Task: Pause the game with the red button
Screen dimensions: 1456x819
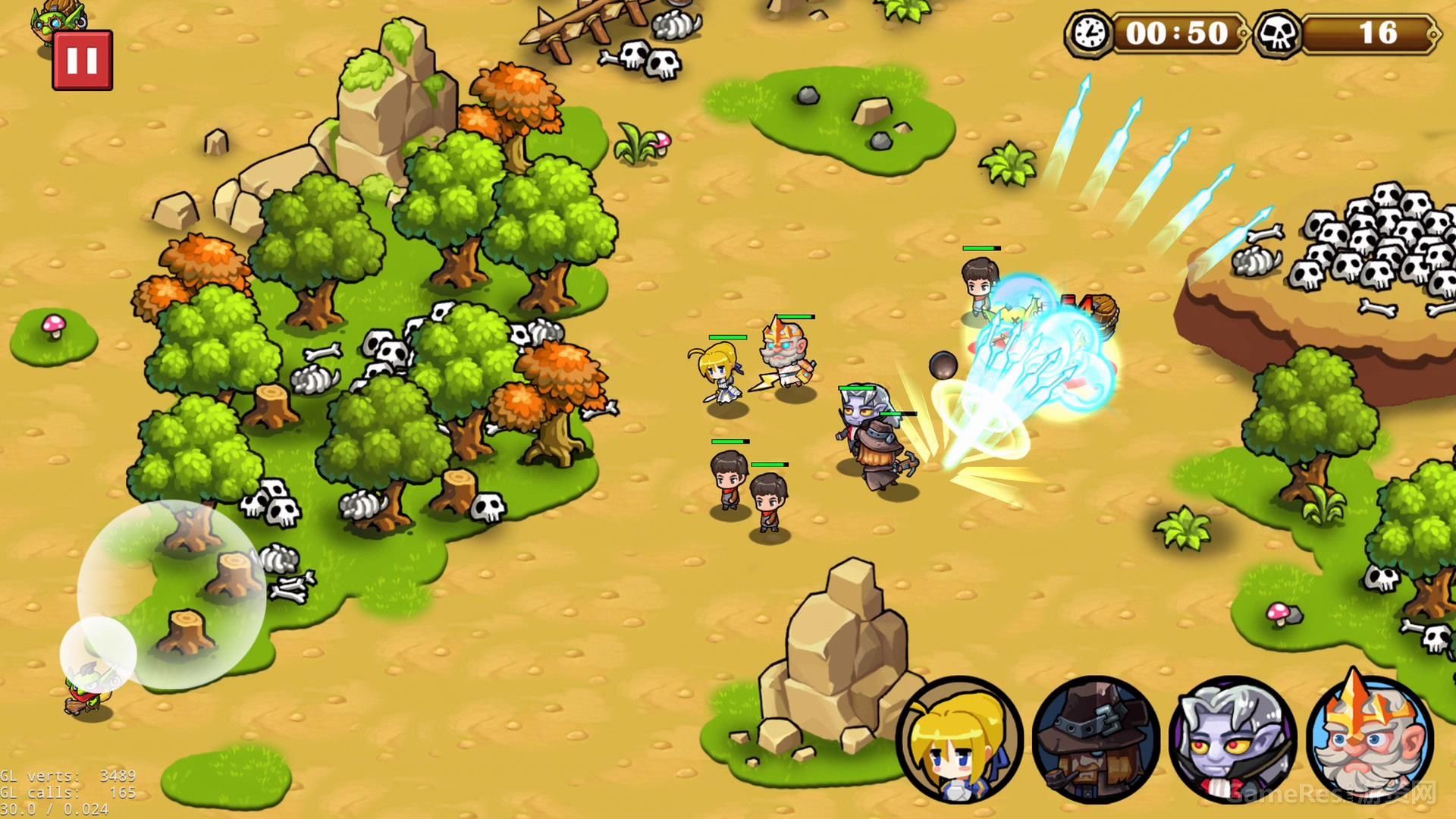Action: (82, 61)
